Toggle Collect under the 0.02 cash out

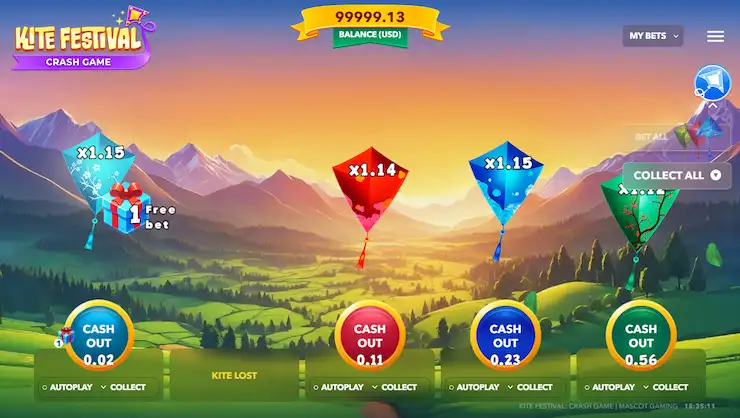click(122, 387)
